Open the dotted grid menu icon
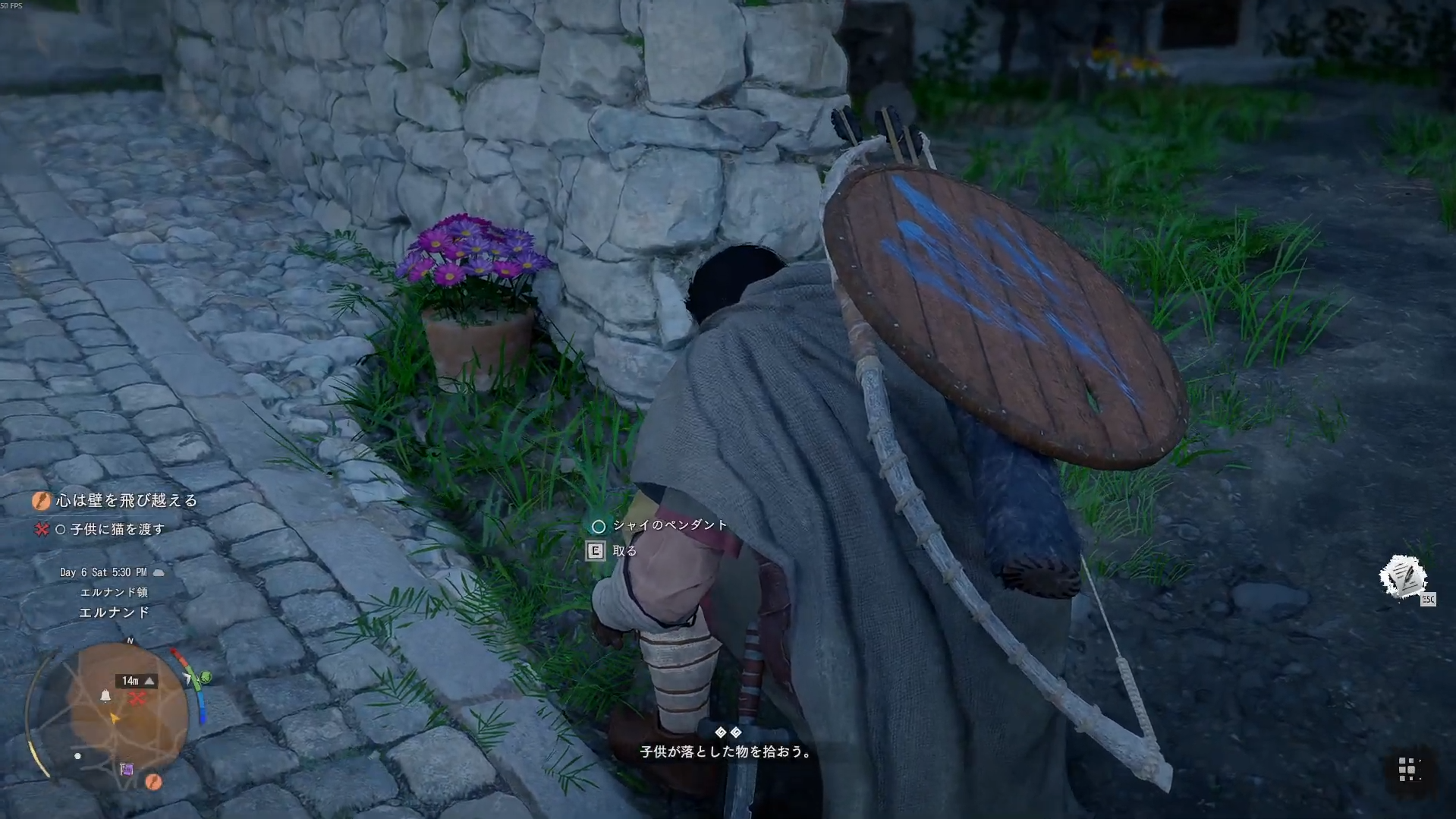 tap(1407, 769)
